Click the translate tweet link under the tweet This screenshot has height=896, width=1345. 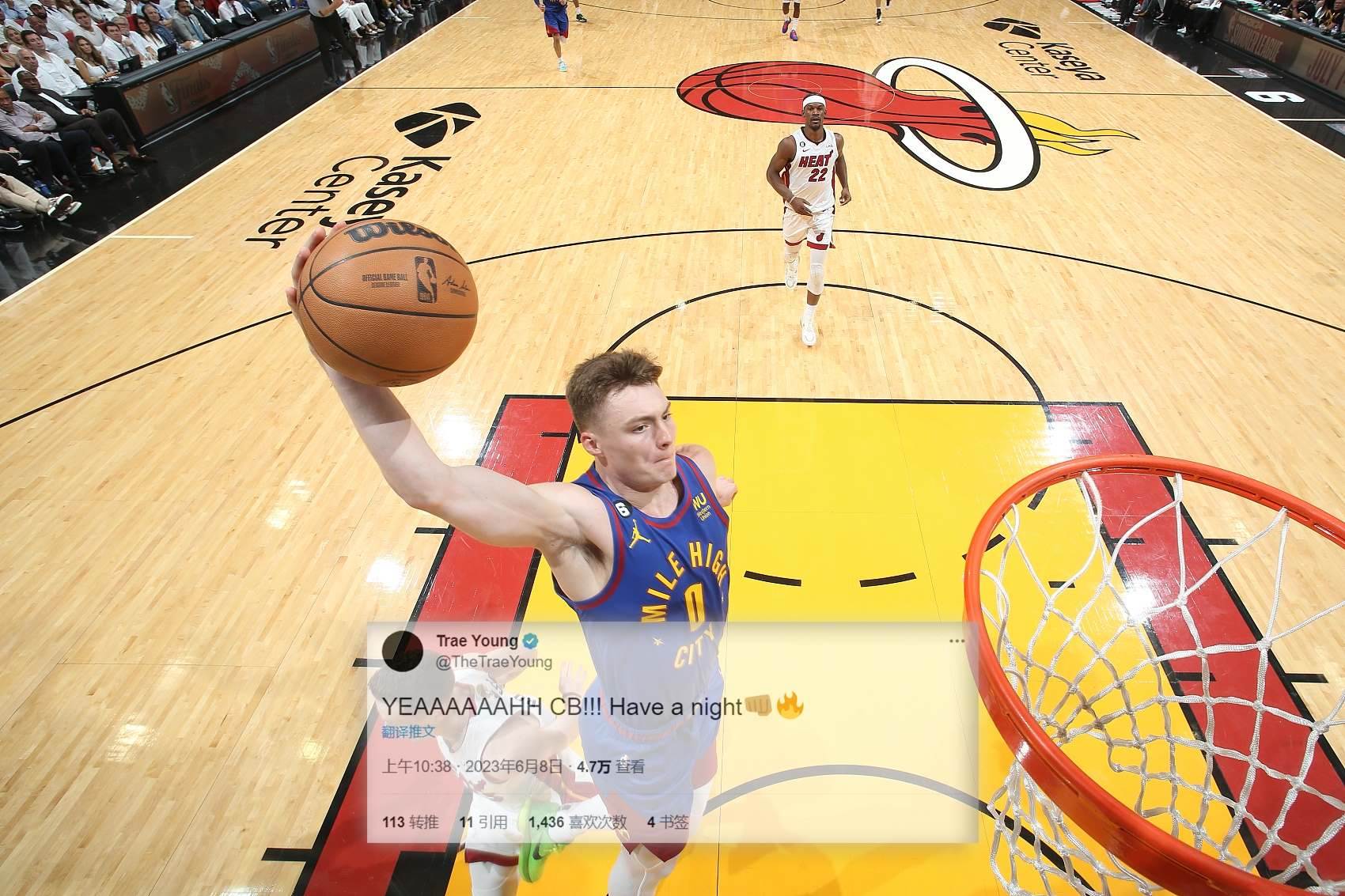click(x=408, y=732)
